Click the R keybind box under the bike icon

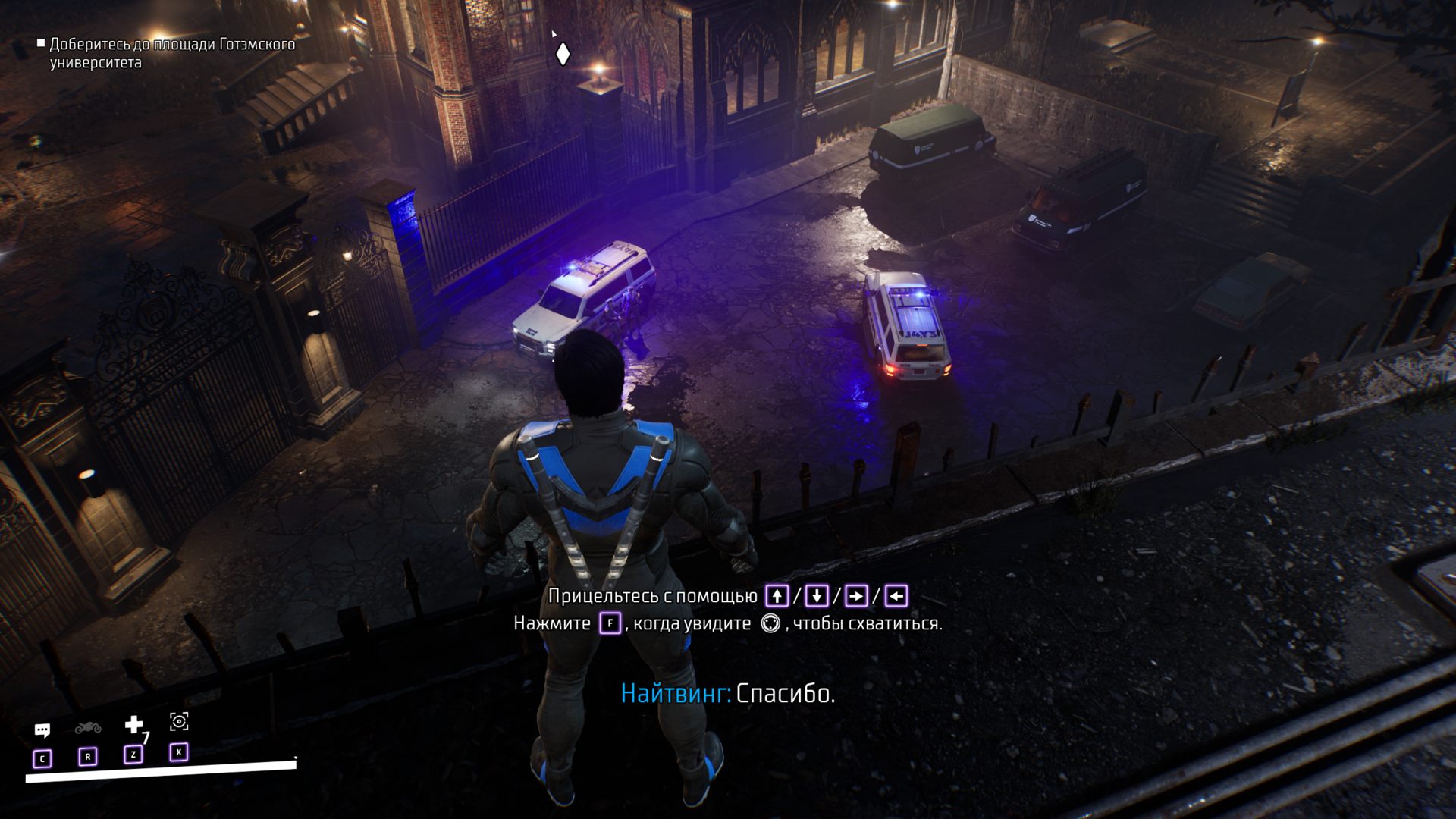click(88, 756)
